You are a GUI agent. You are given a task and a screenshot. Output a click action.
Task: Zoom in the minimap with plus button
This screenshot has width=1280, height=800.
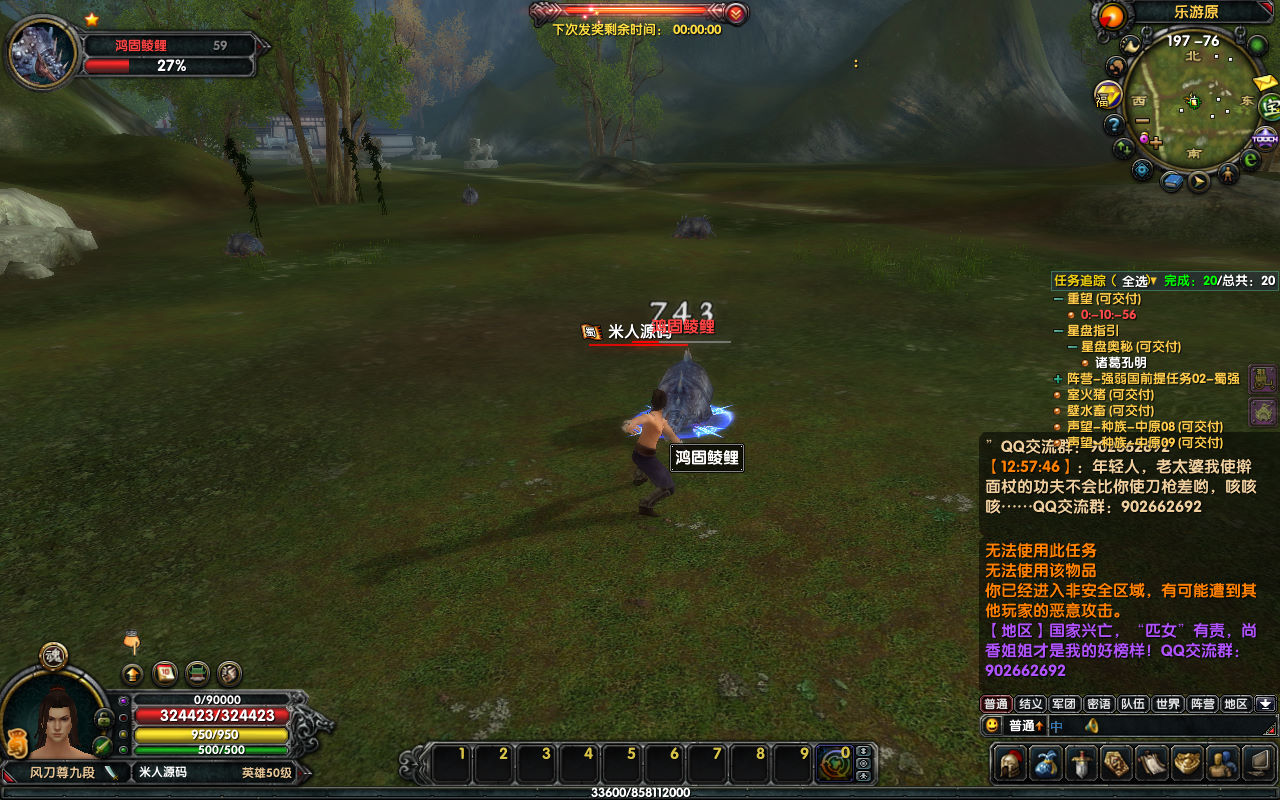point(1156,143)
